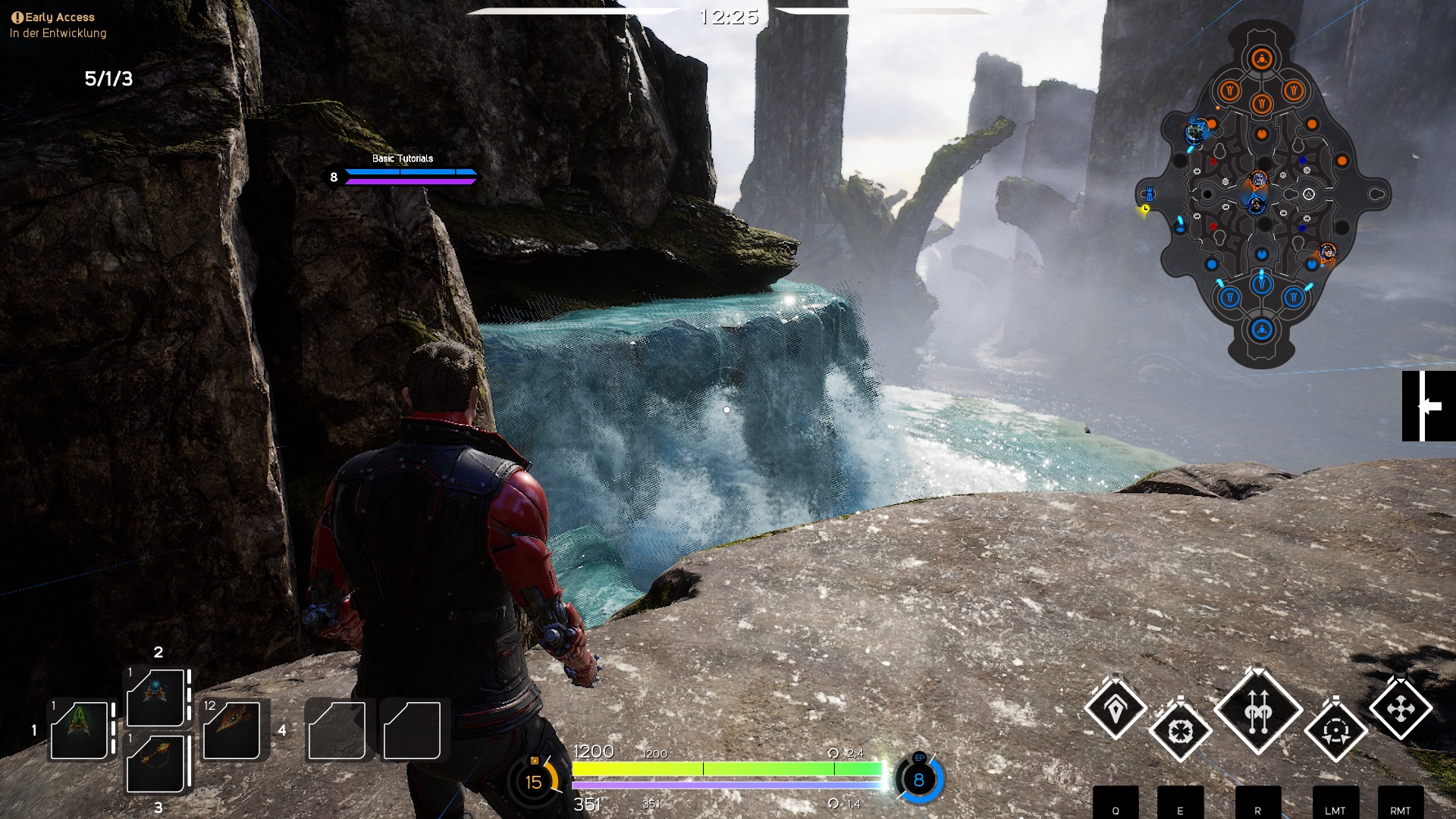Viewport: 1456px width, 819px height.
Task: Select the blue tower marker on minimap edge
Action: (1150, 193)
